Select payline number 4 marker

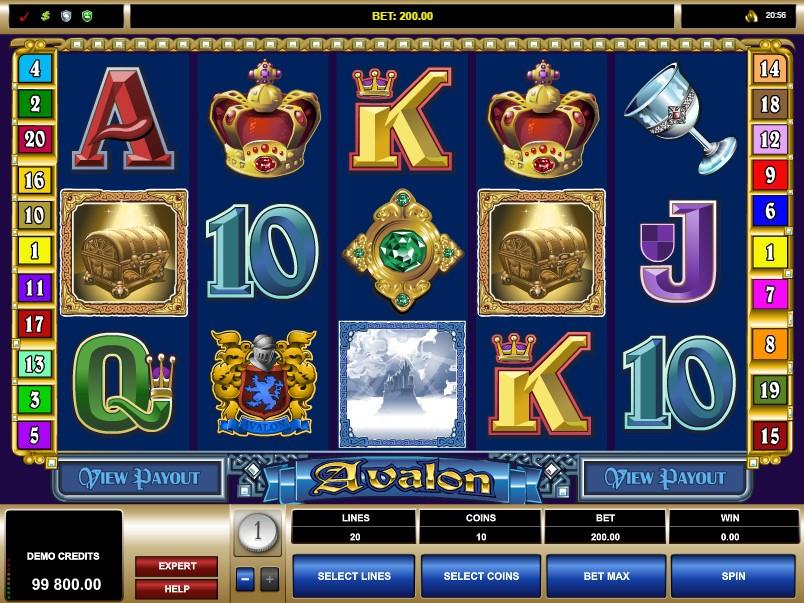point(35,69)
